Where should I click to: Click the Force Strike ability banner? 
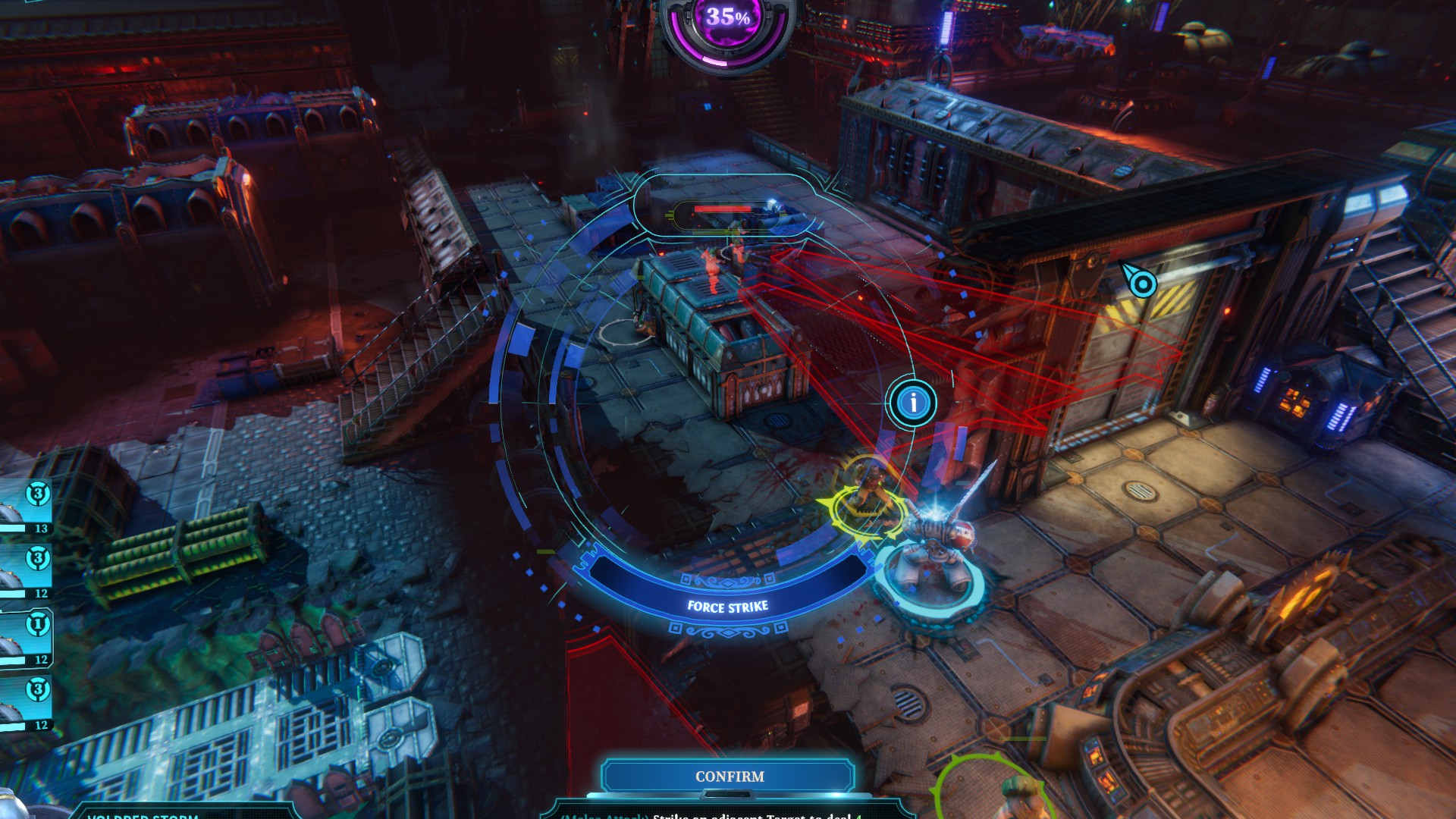[x=727, y=606]
